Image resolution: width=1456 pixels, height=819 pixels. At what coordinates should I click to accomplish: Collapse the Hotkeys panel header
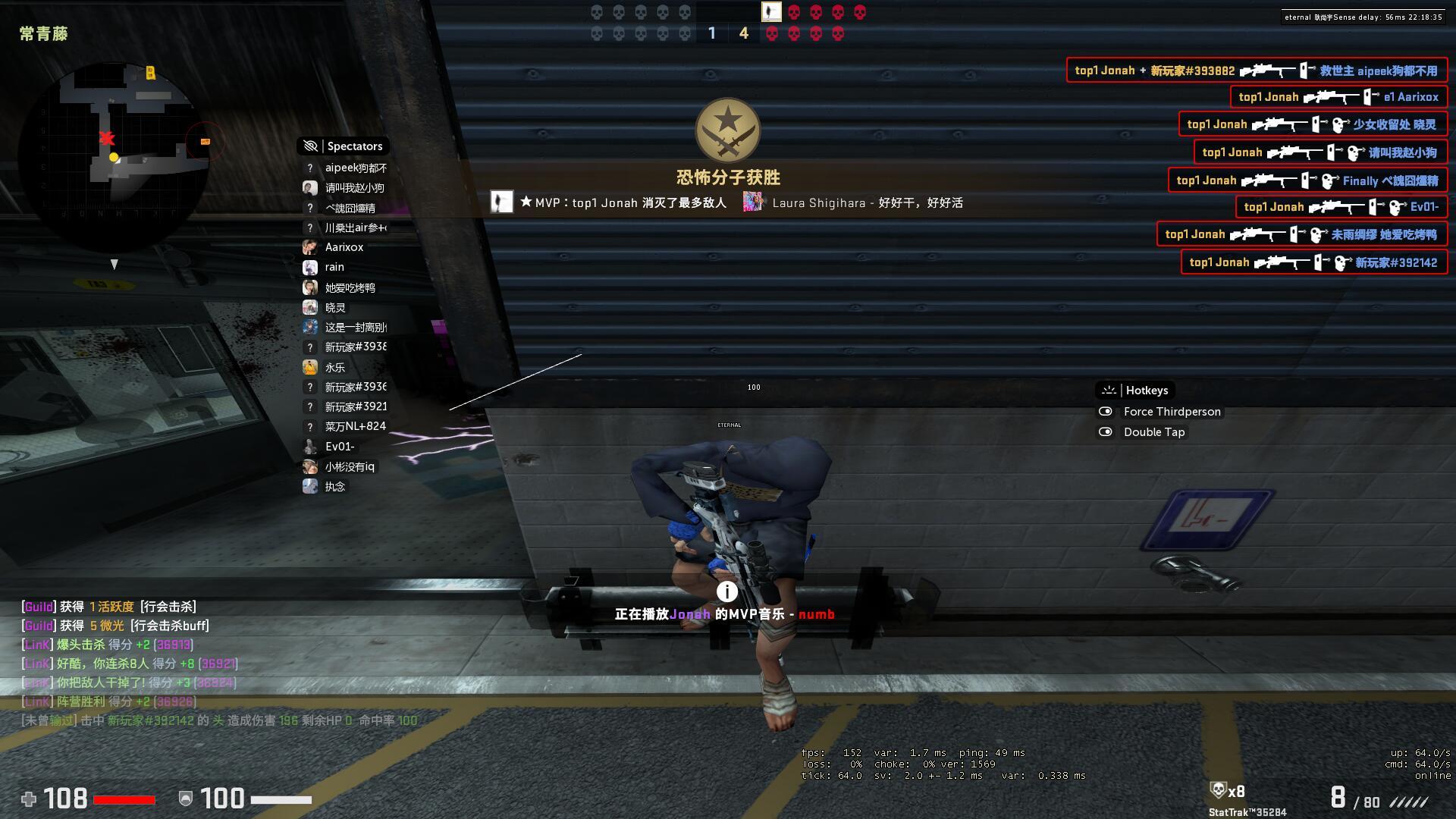(1147, 390)
